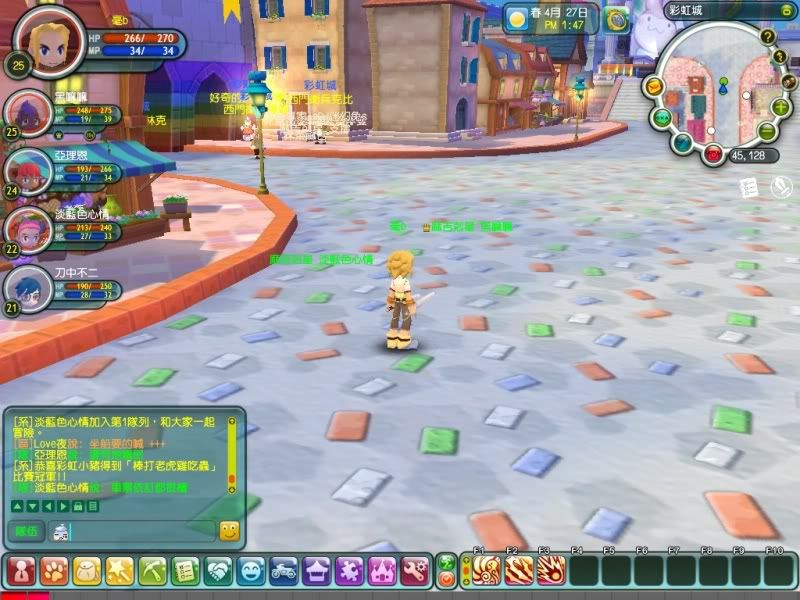Open the puzzle piece menu
Viewport: 800px width, 600px height.
point(350,571)
